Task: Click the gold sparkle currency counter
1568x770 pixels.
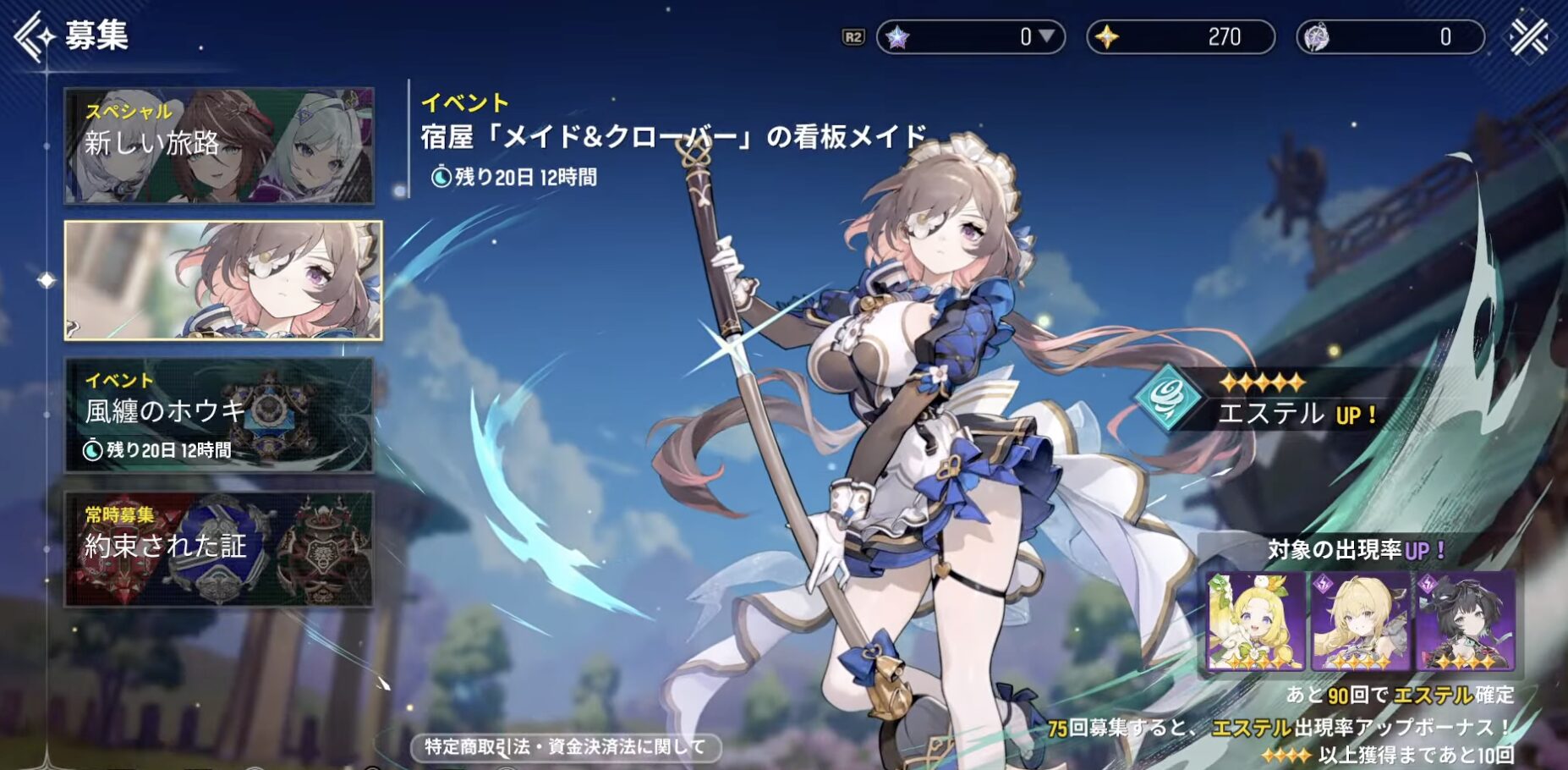Action: (x=1181, y=37)
